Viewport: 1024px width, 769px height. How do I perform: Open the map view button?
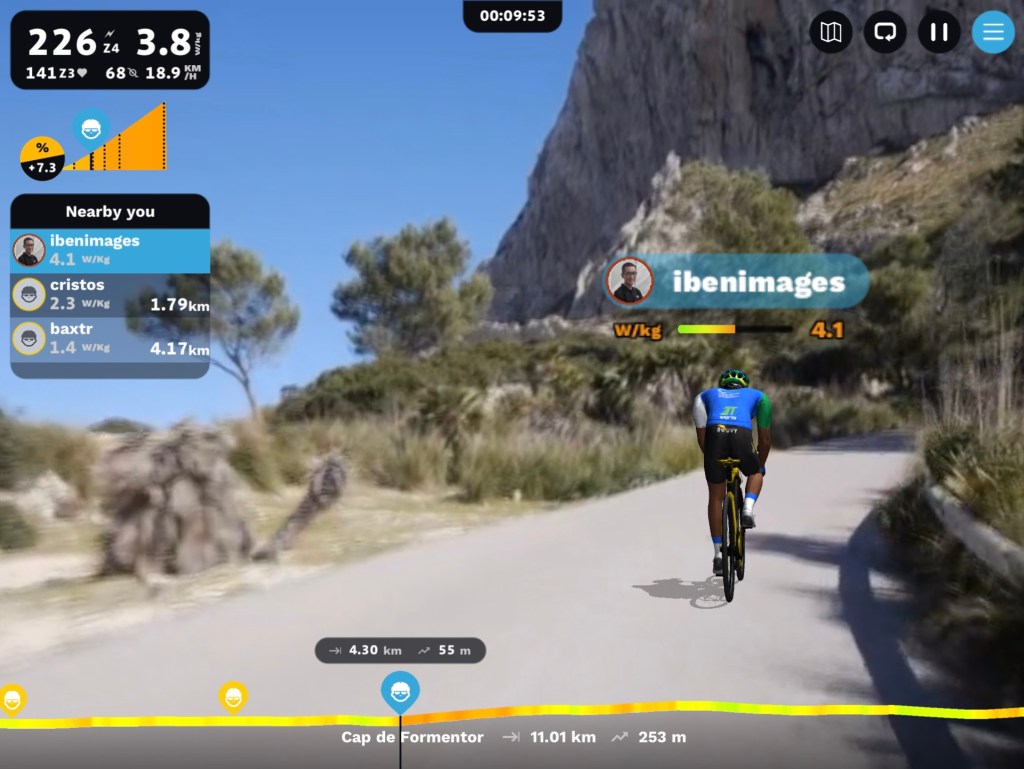pos(831,32)
